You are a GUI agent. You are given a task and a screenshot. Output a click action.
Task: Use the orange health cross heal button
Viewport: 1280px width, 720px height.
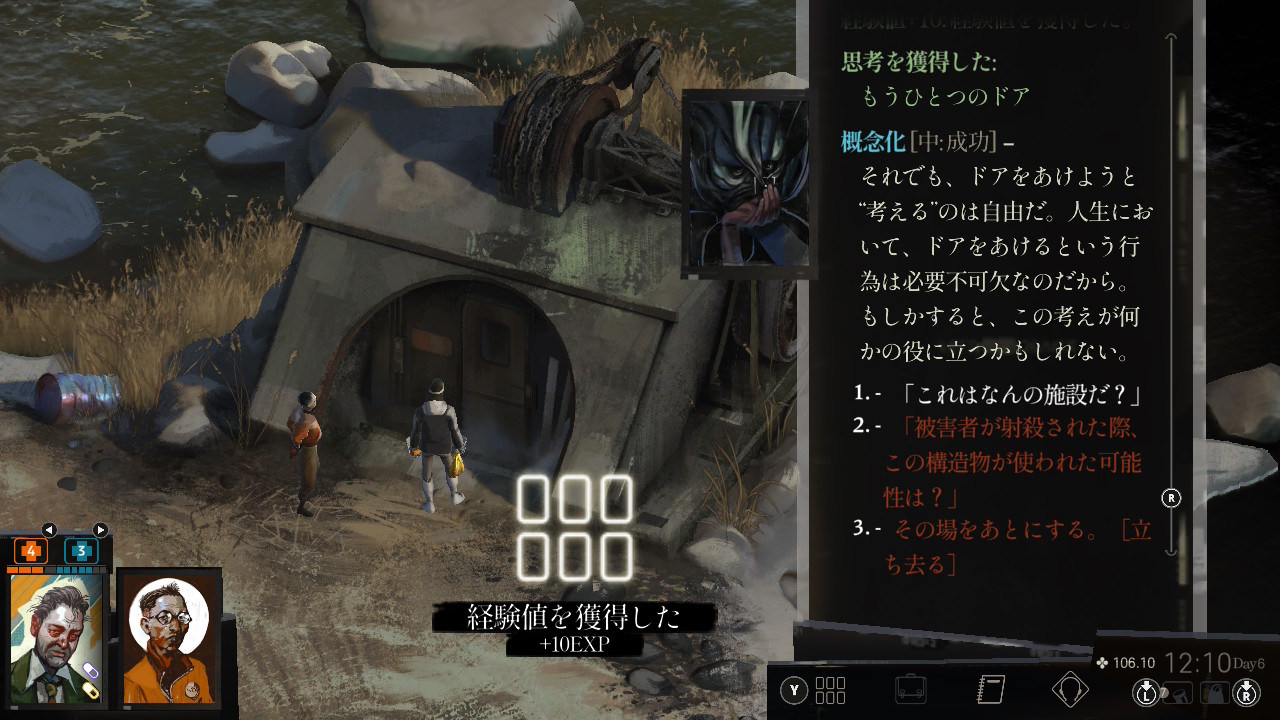(30, 551)
